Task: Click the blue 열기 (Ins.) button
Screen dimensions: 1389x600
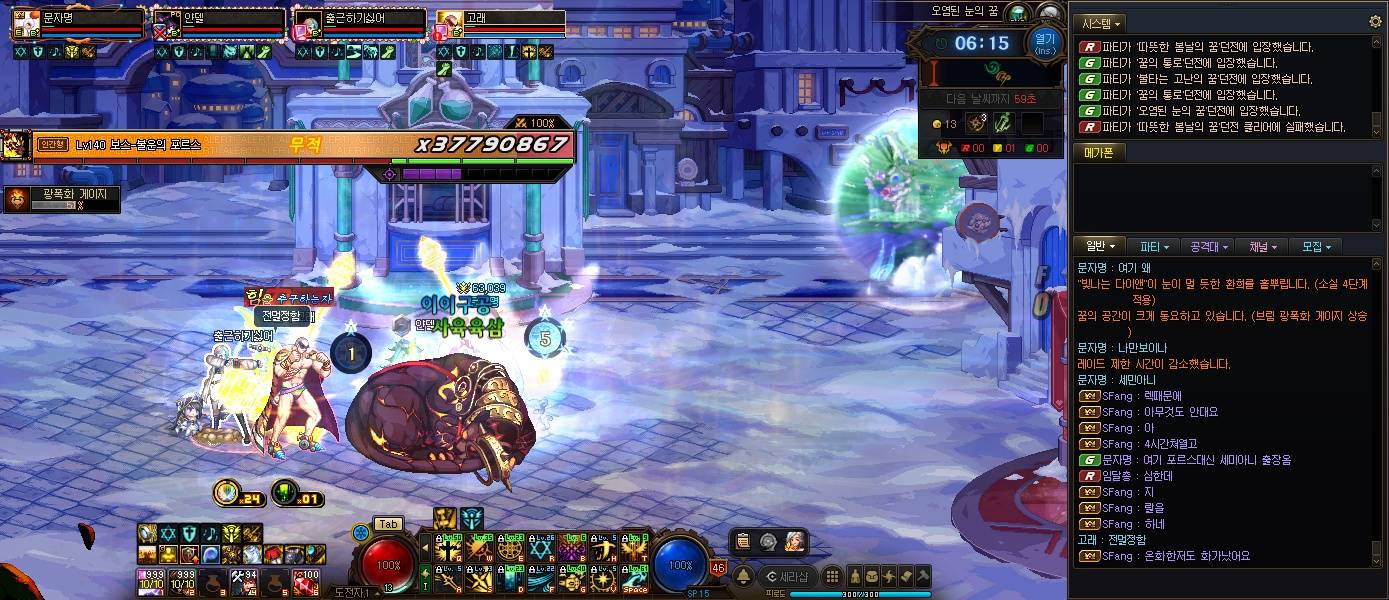Action: click(1044, 44)
